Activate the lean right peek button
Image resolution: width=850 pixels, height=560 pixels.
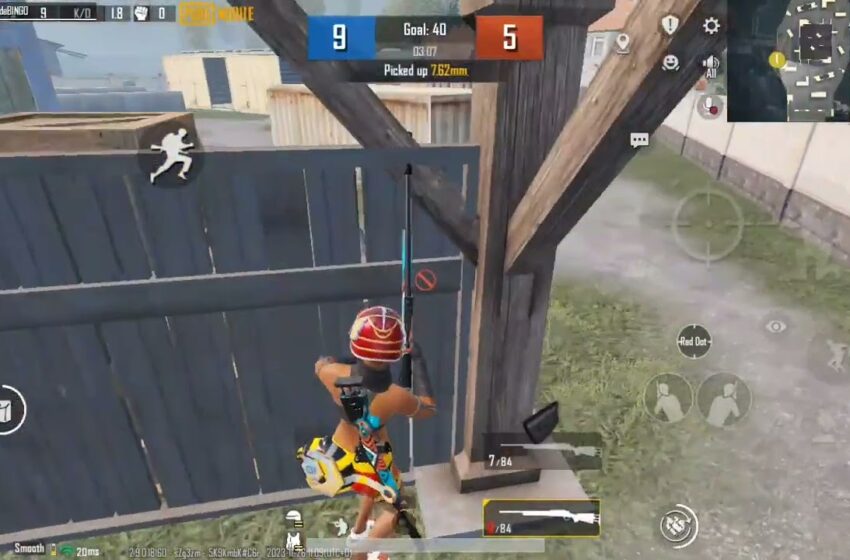coord(724,398)
